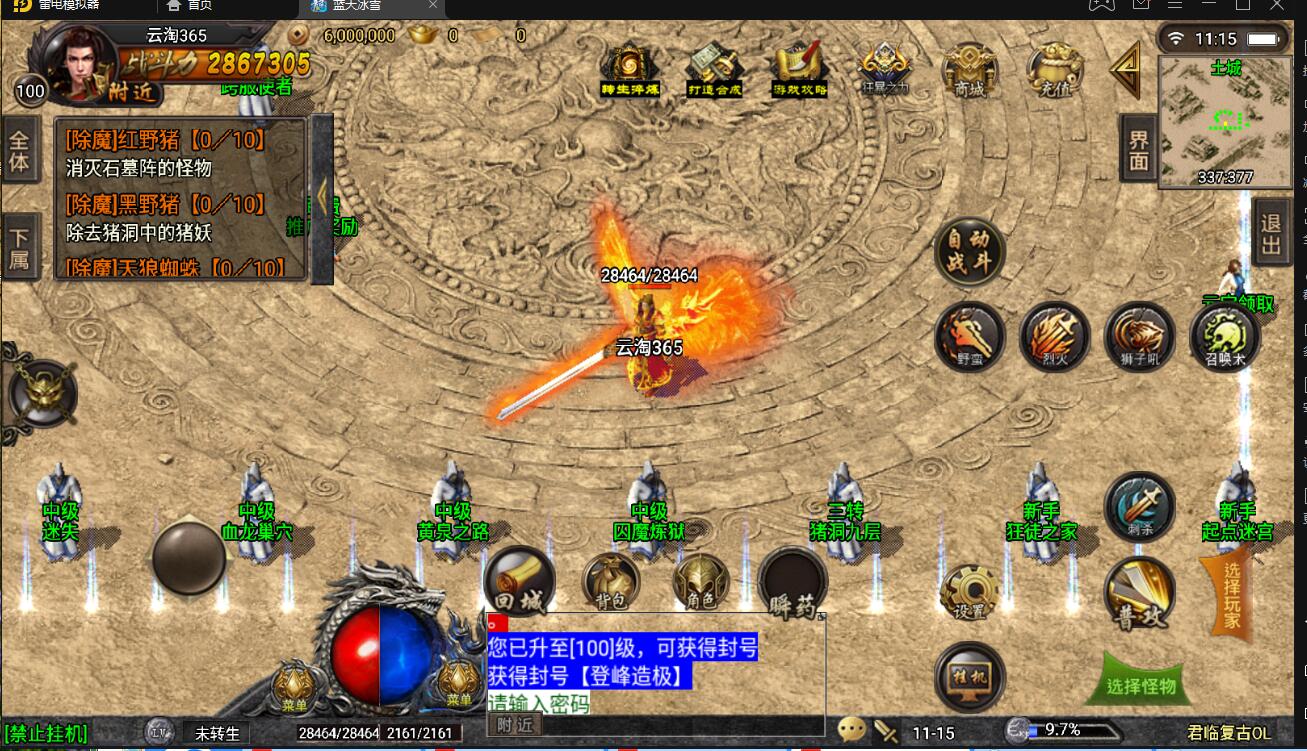Toggle 自动战斗 auto battle
Viewport: 1307px width, 751px height.
969,252
